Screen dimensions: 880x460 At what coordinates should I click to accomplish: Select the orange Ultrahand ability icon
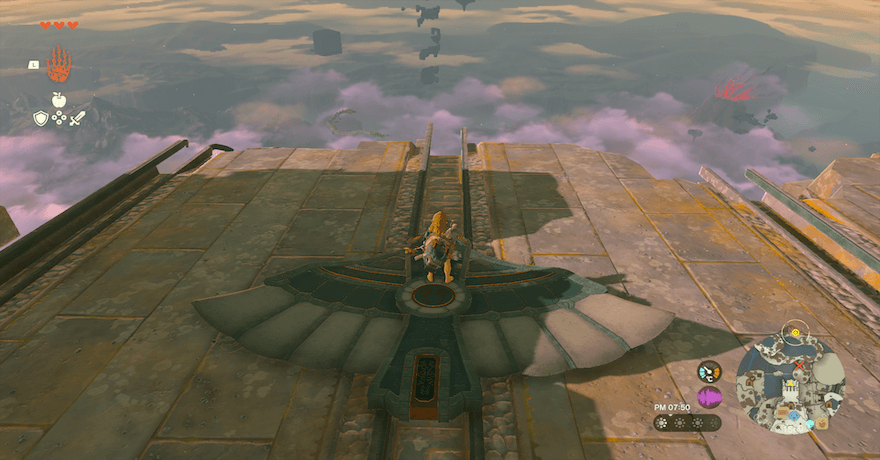[59, 65]
